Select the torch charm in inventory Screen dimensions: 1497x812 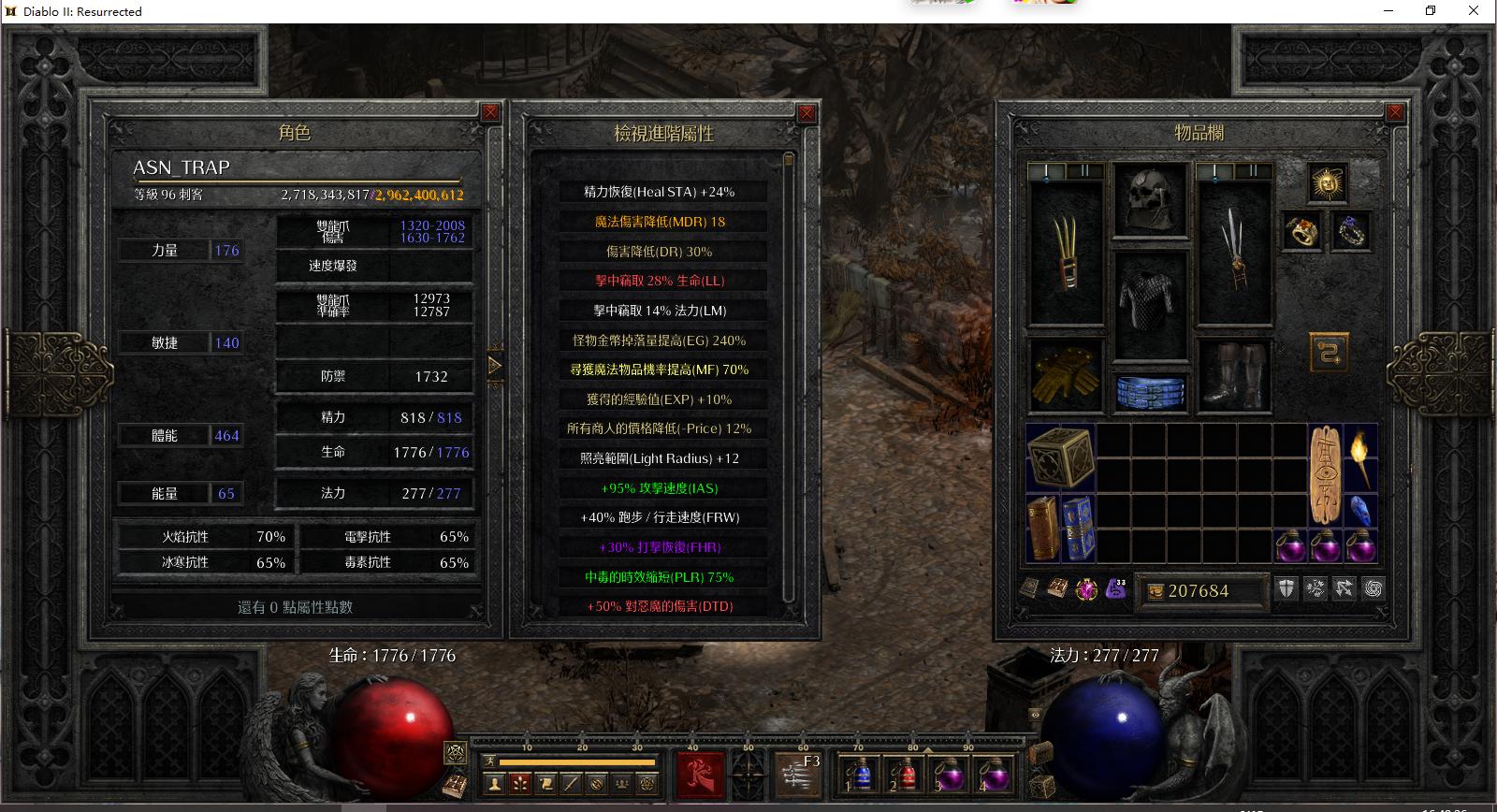1360,457
